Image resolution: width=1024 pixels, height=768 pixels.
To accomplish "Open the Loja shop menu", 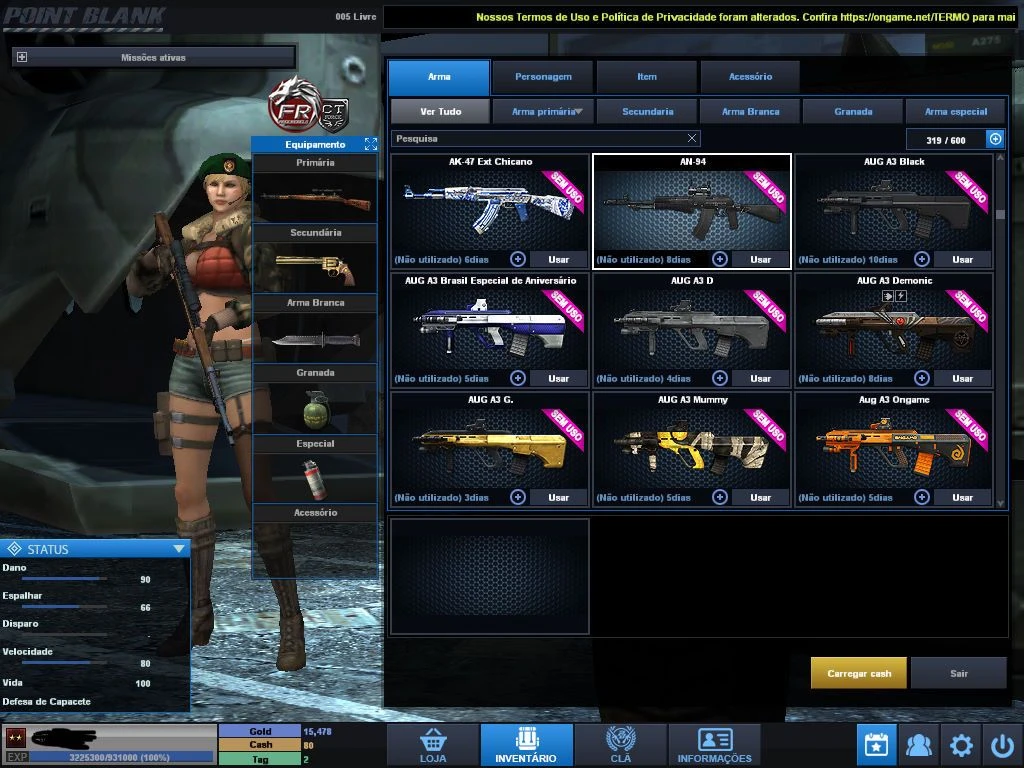I will [433, 745].
